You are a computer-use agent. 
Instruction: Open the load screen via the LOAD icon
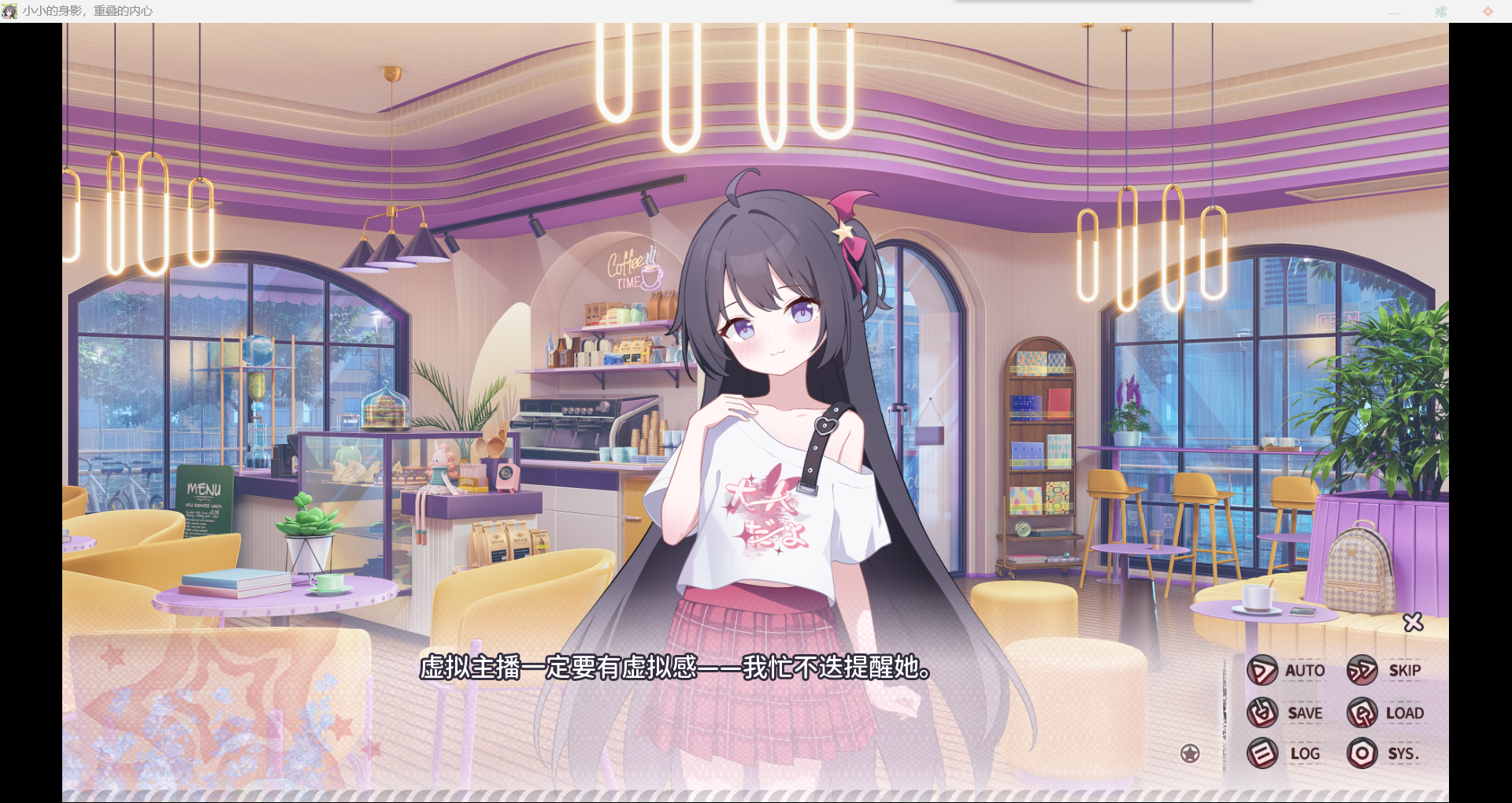[1362, 712]
